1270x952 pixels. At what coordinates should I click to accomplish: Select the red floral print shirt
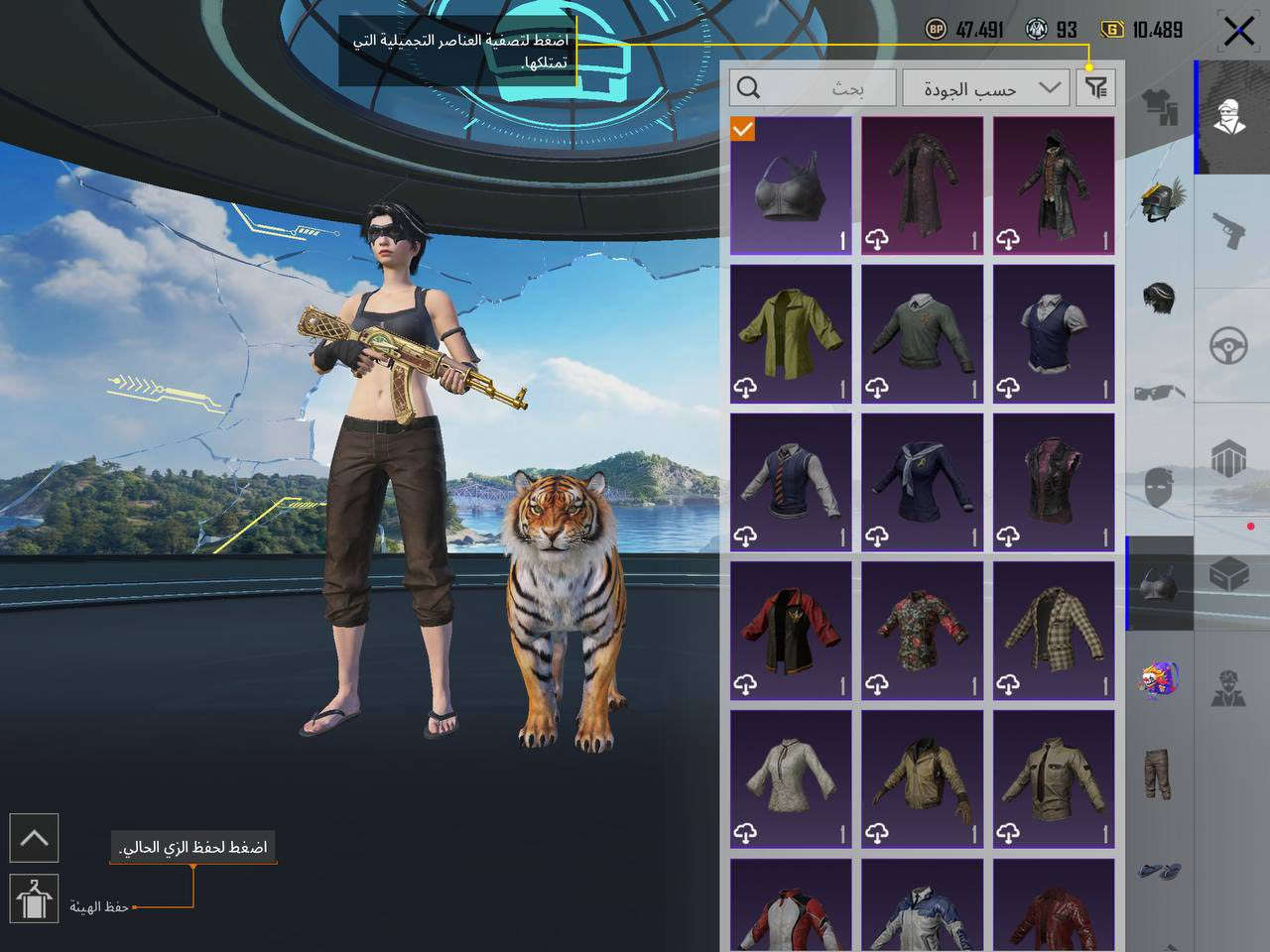(922, 631)
